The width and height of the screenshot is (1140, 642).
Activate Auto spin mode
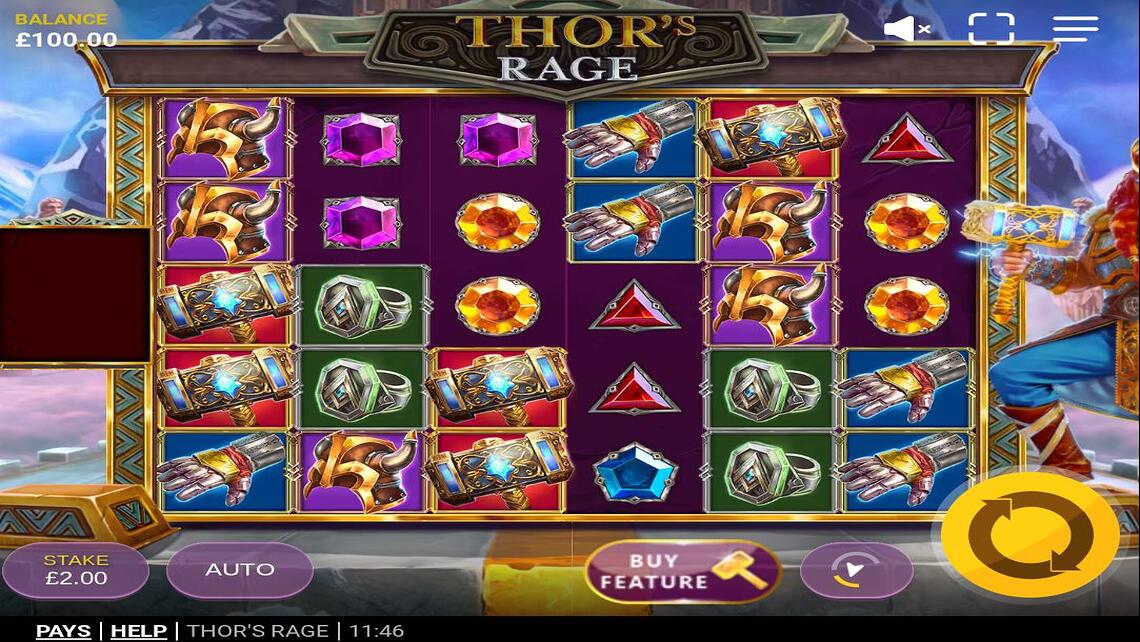[x=239, y=570]
